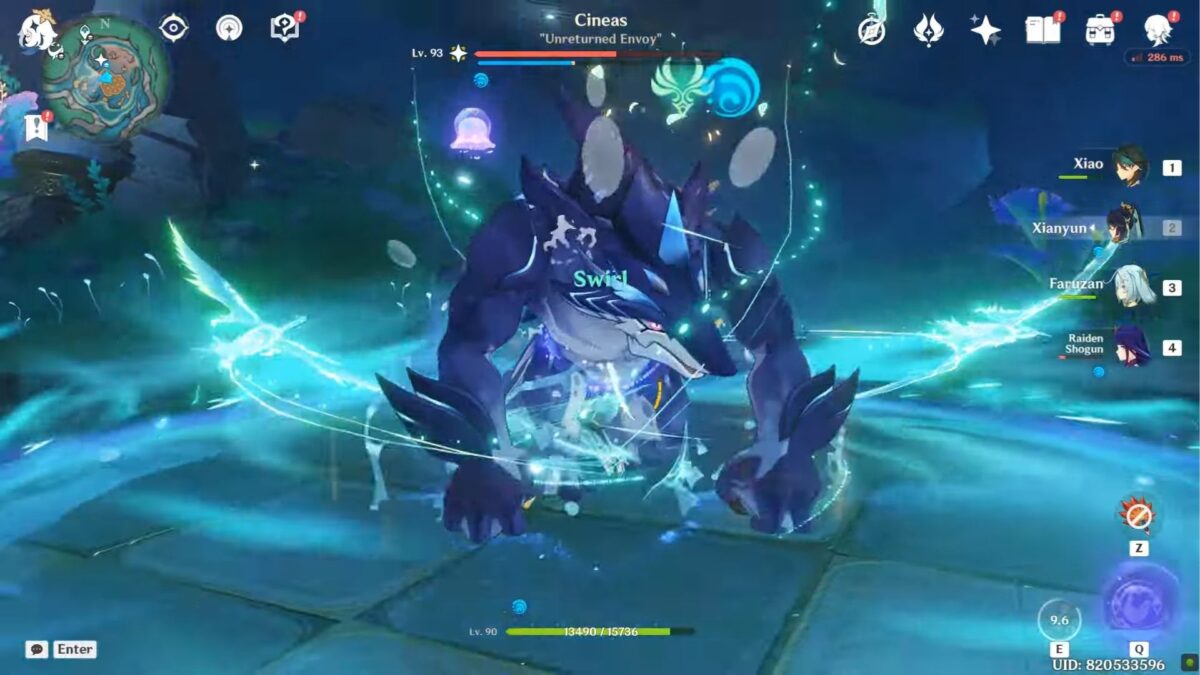Use the spiky red gadget icon
Viewport: 1200px width, 675px height.
pos(1138,515)
